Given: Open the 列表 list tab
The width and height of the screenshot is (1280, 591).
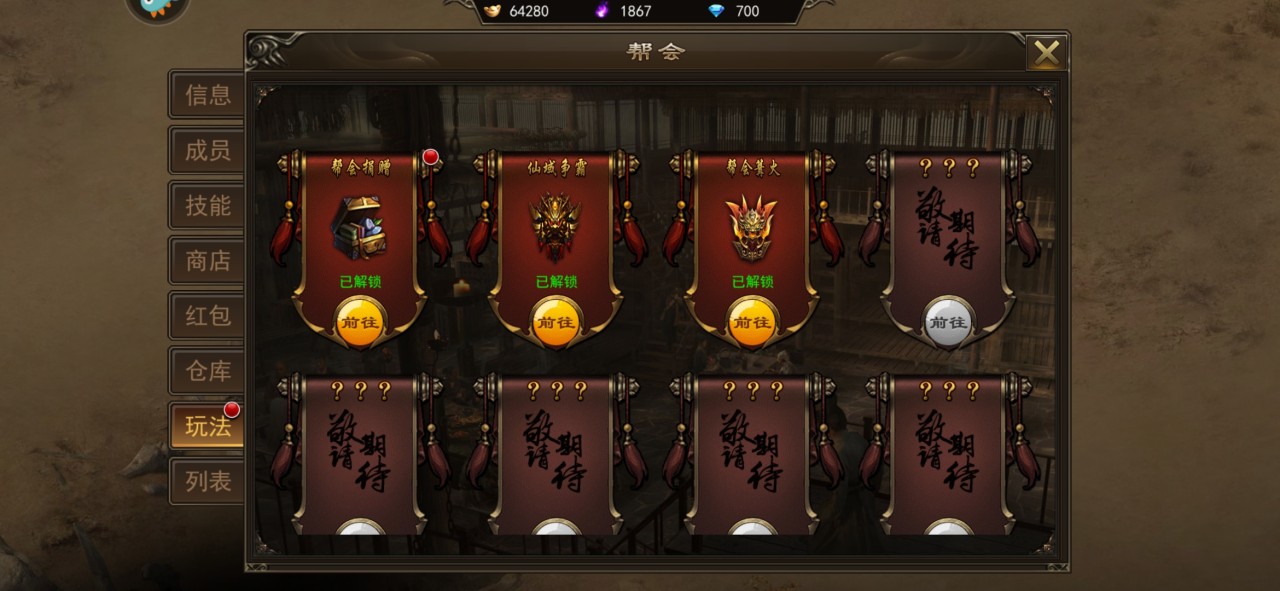Looking at the screenshot, I should (207, 482).
